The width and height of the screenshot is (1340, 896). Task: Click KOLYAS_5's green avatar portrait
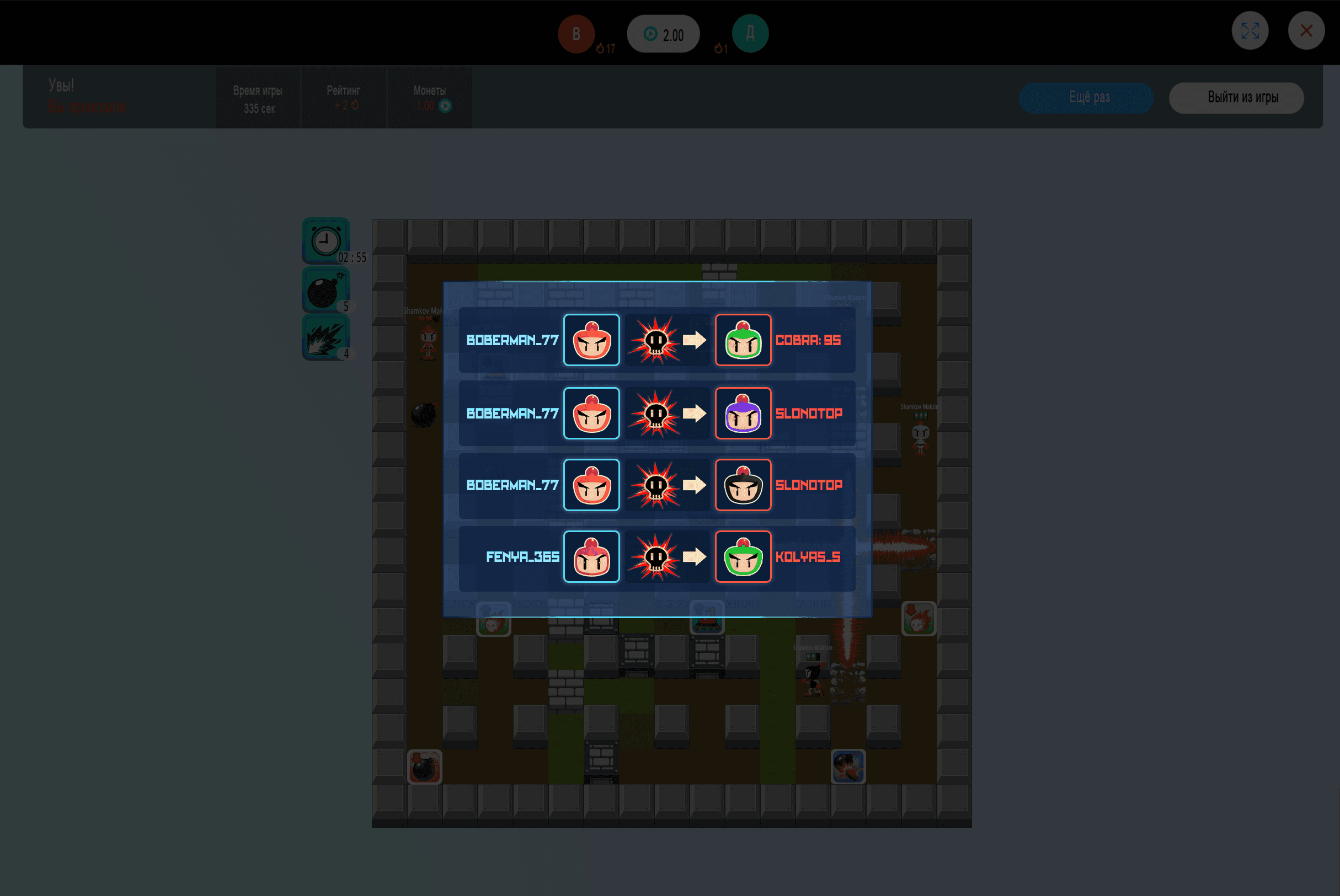point(743,556)
